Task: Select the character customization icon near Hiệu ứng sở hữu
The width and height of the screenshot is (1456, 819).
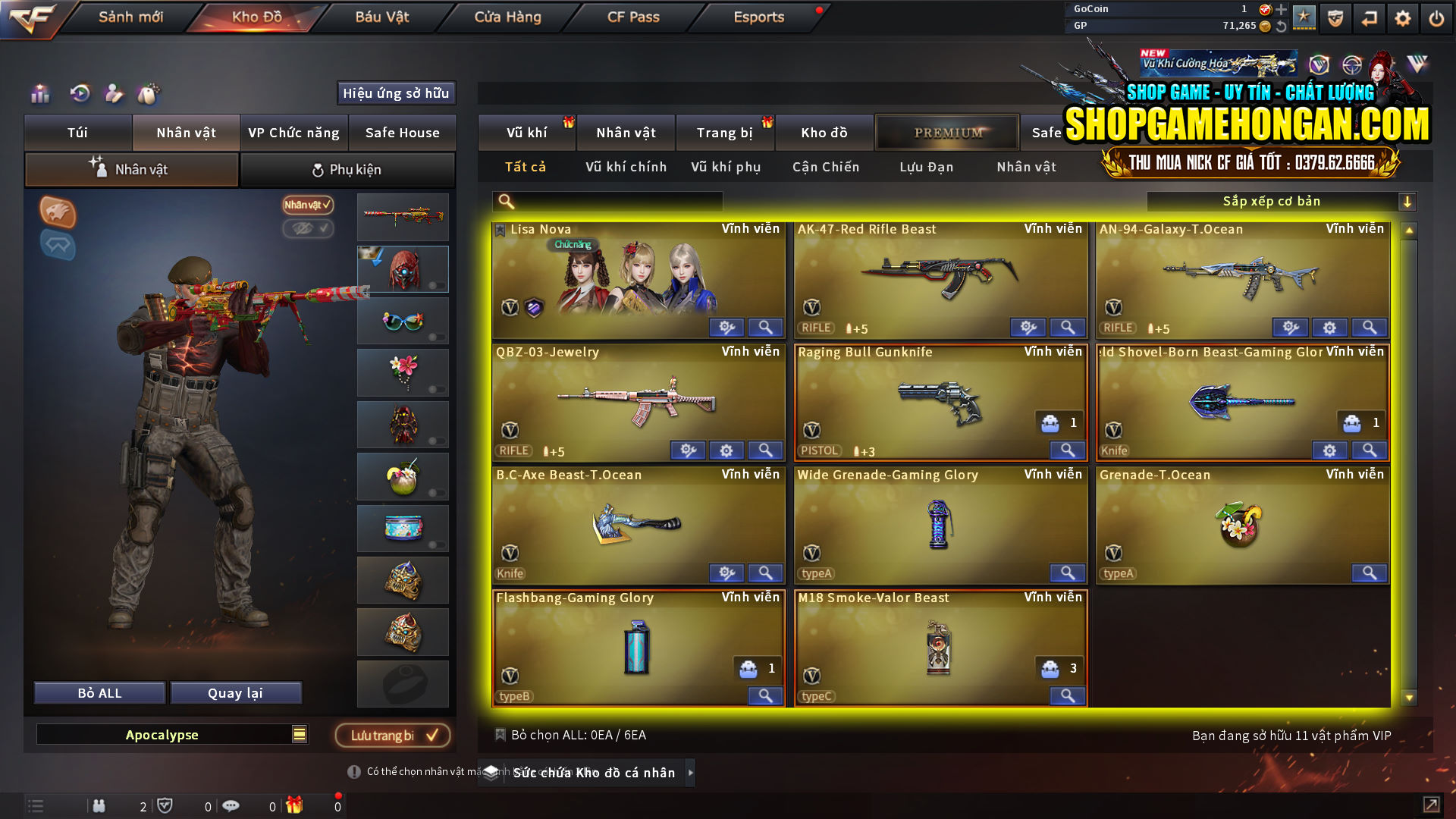Action: click(x=114, y=94)
